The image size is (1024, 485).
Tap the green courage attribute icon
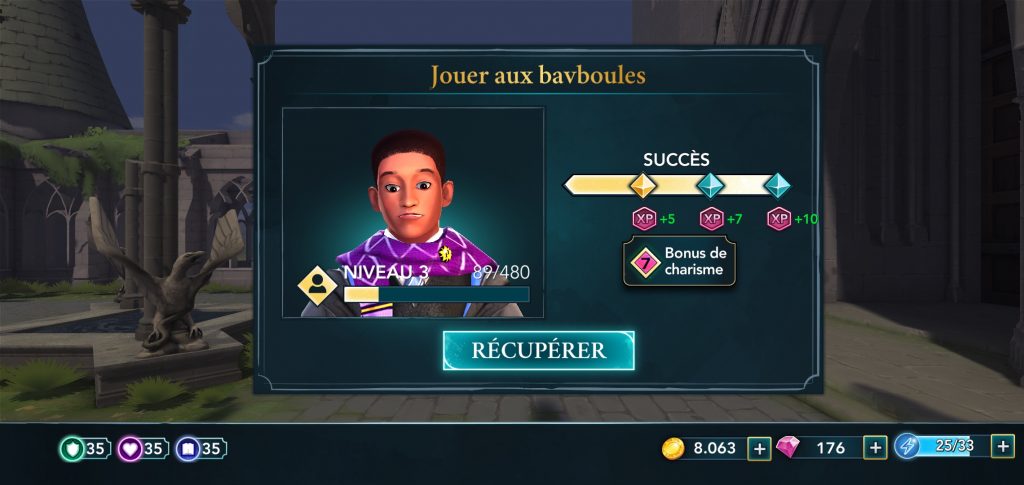(x=72, y=449)
